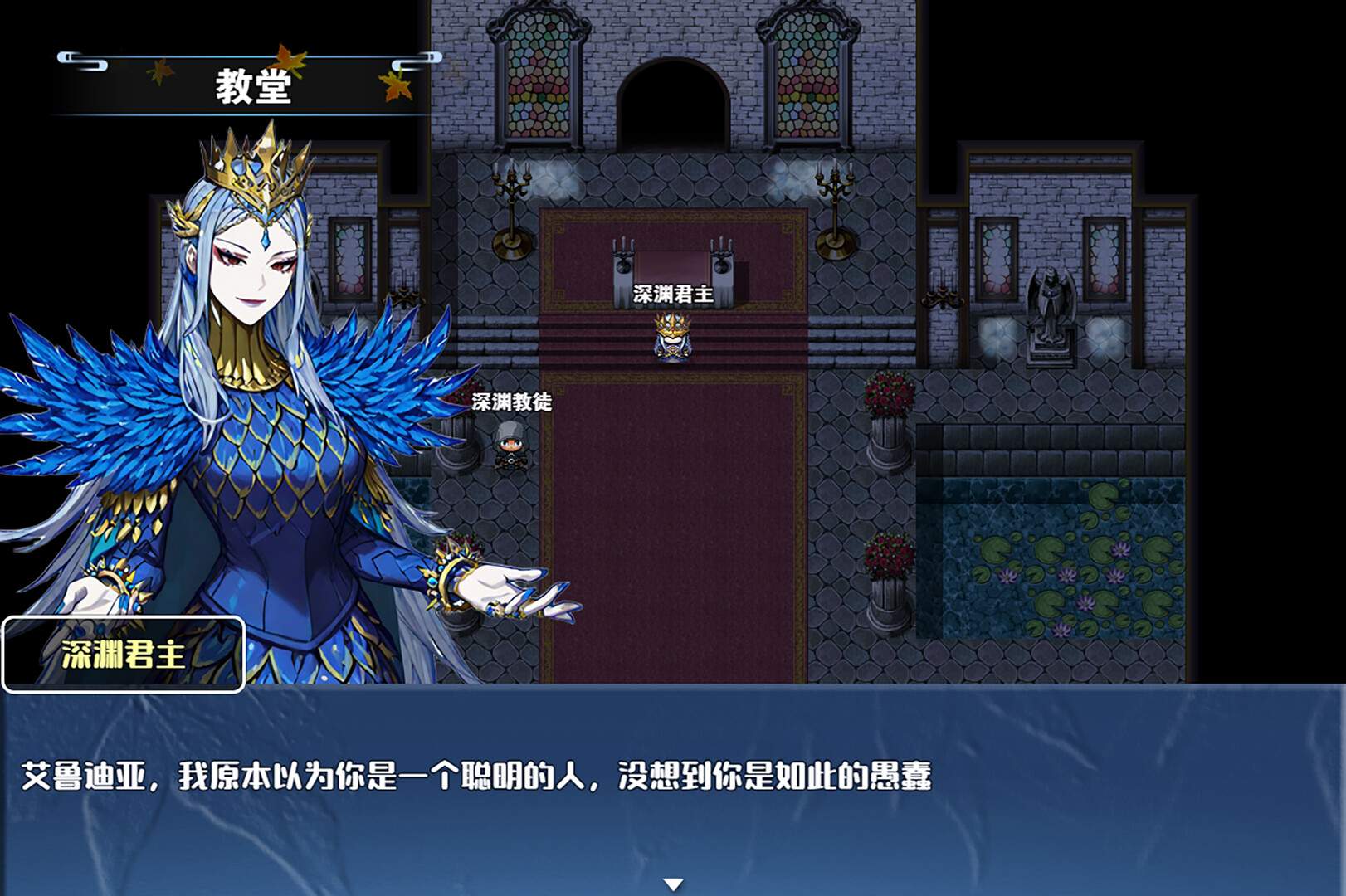The width and height of the screenshot is (1346, 896).
Task: Click the red rose planter near the pond
Action: coord(886,552)
